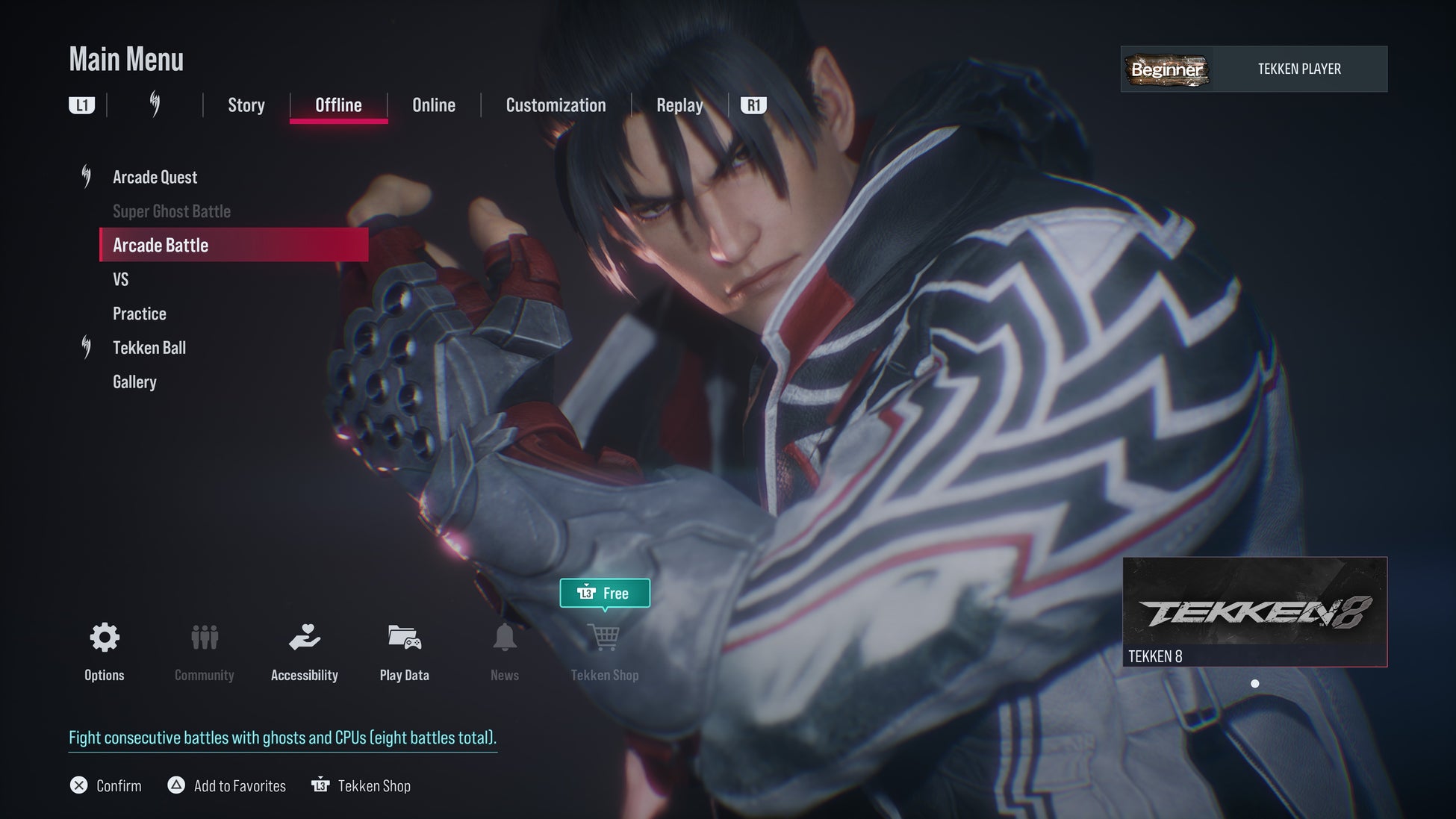Select Super Ghost Battle entry
This screenshot has width=1456, height=819.
tap(172, 211)
